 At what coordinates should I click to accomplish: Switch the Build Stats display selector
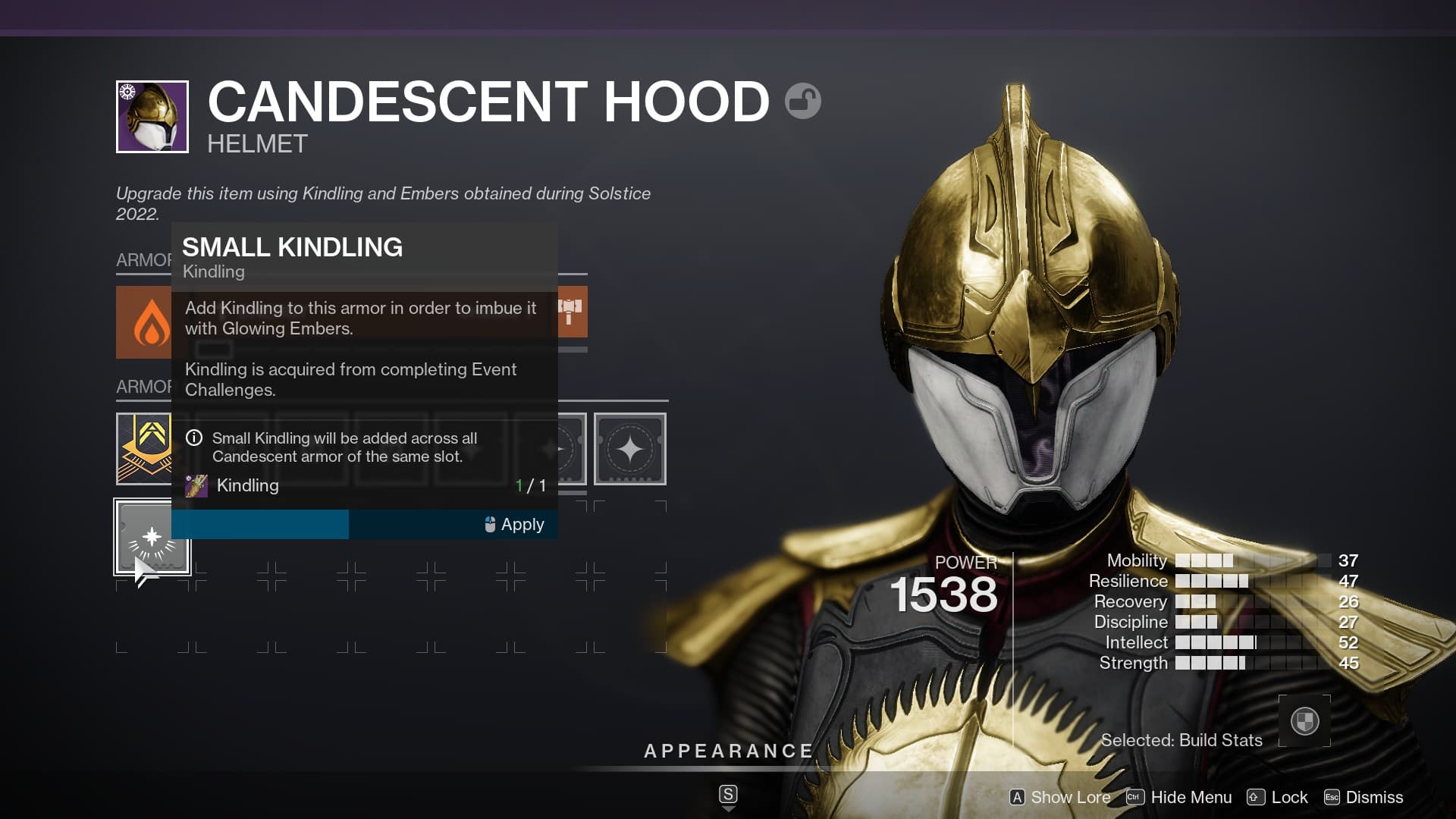[1304, 720]
